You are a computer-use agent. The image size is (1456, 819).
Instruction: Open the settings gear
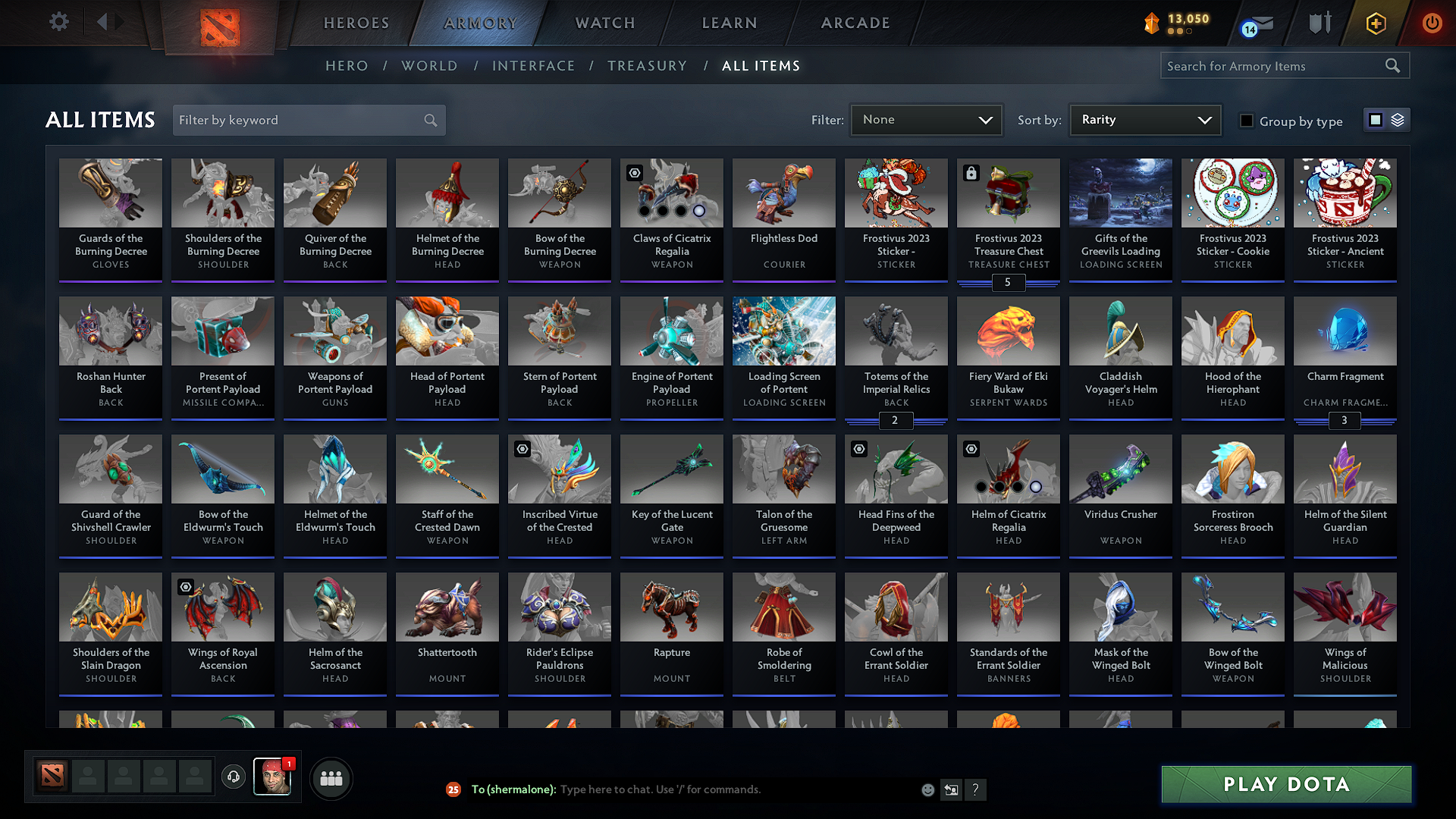(58, 22)
